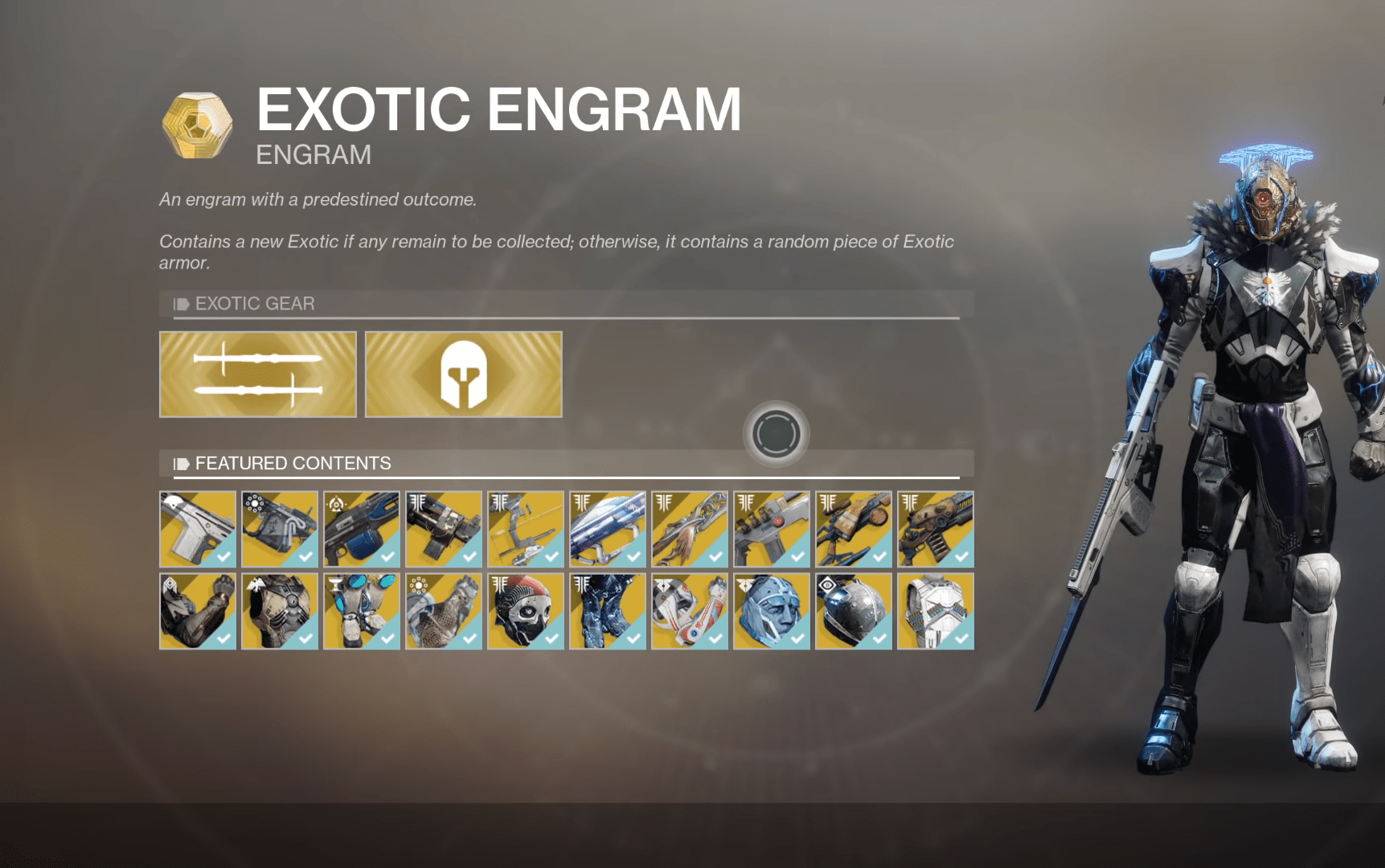Inspect the exotic bow
This screenshot has height=868, width=1385.
click(x=526, y=530)
